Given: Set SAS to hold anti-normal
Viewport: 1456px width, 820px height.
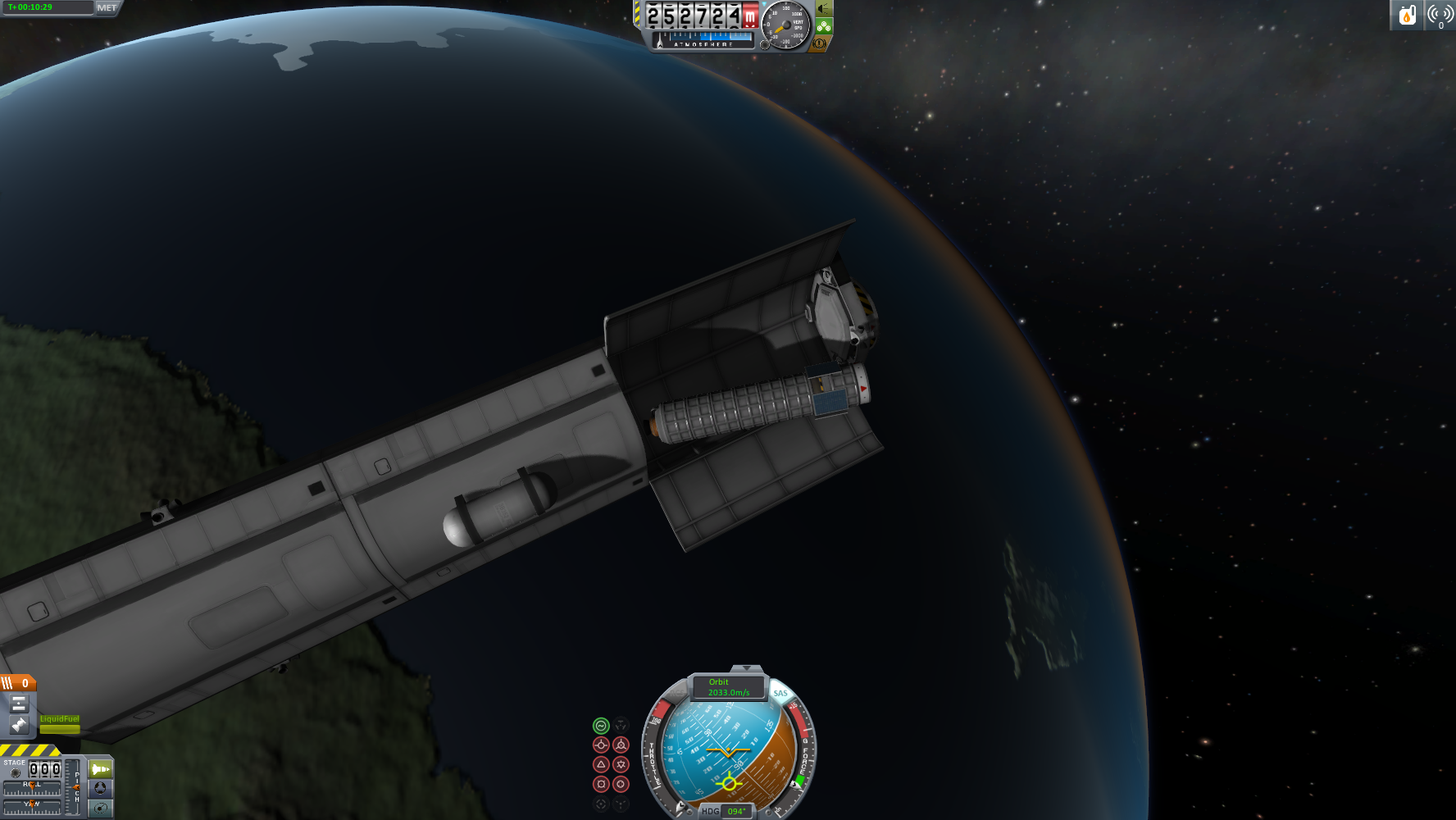Looking at the screenshot, I should 621,764.
